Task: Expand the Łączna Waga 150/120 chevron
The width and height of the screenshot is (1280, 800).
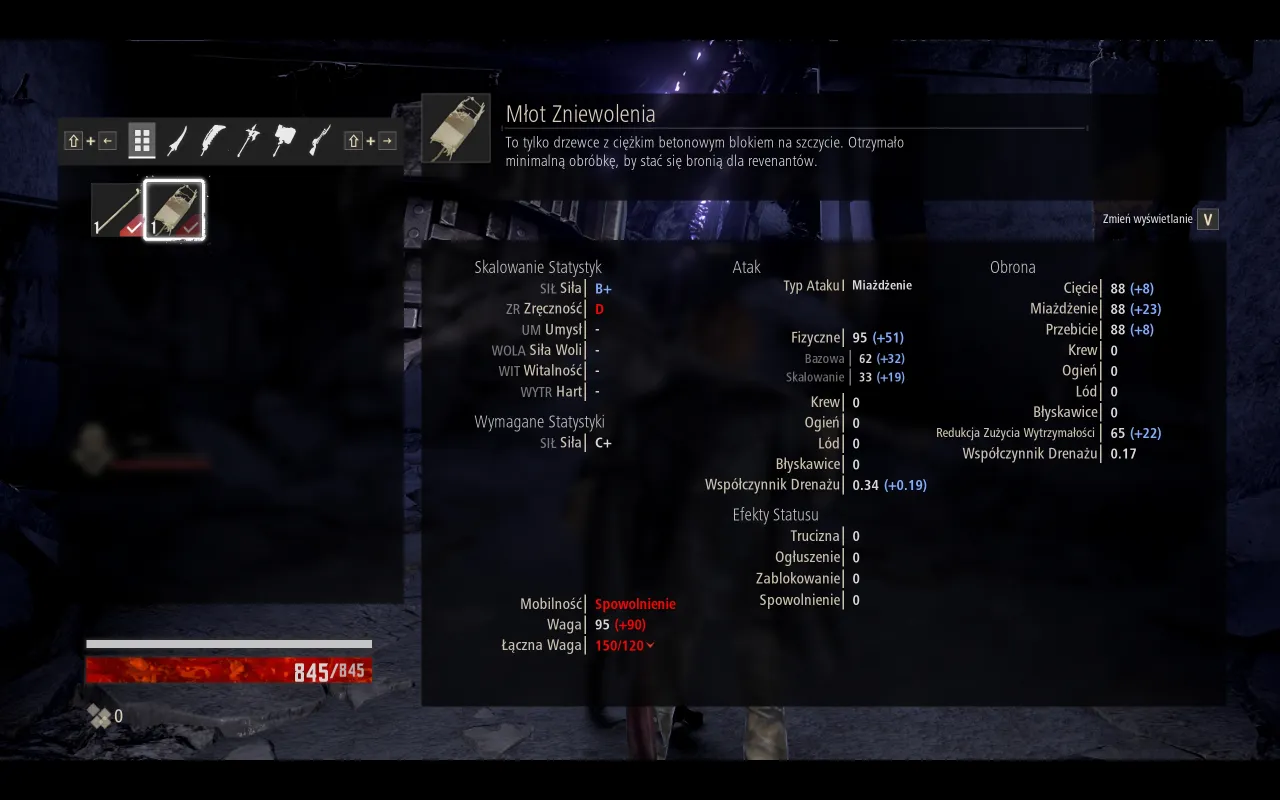Action: 651,645
